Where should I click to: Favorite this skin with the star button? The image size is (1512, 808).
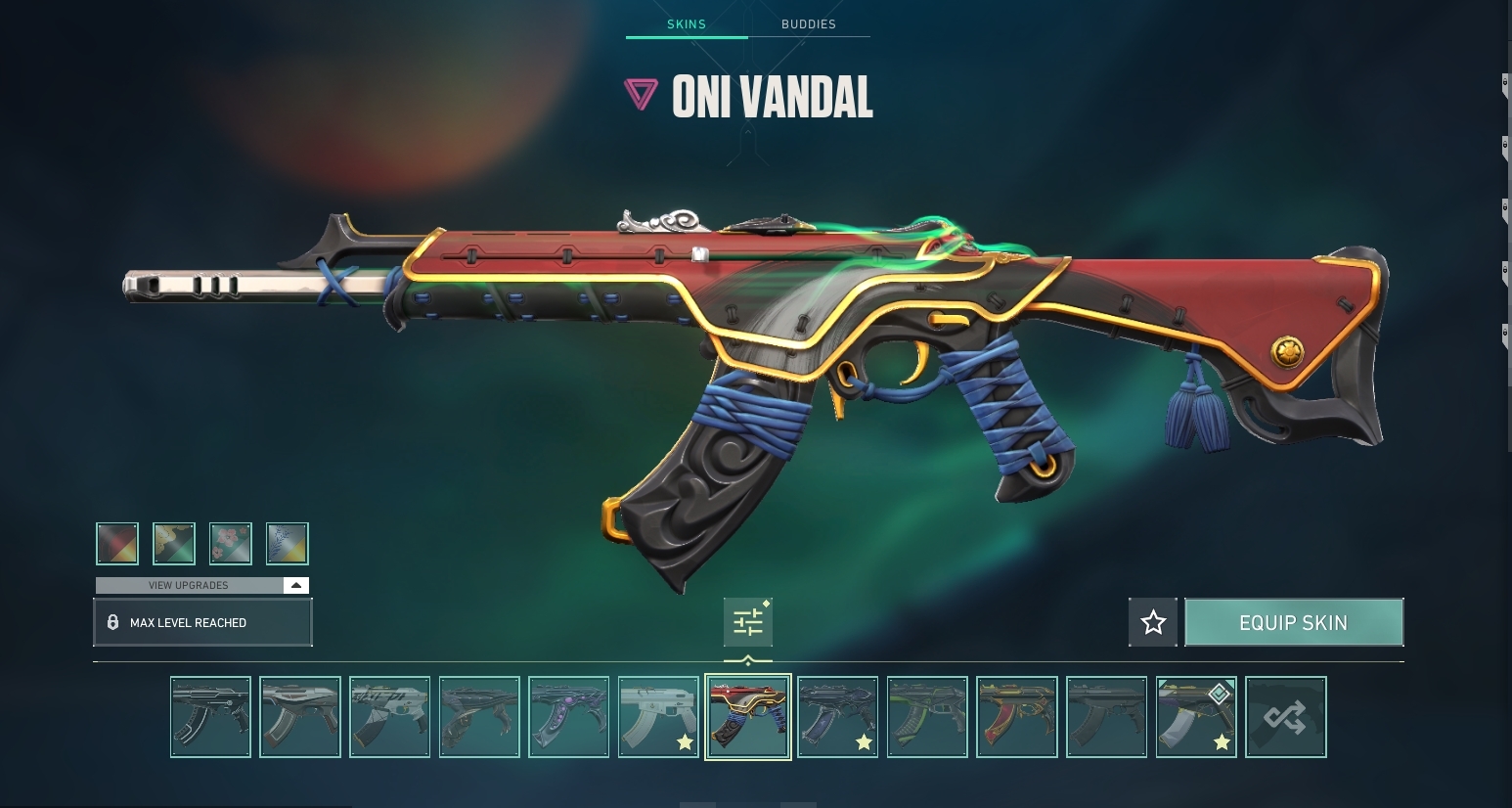[x=1153, y=623]
